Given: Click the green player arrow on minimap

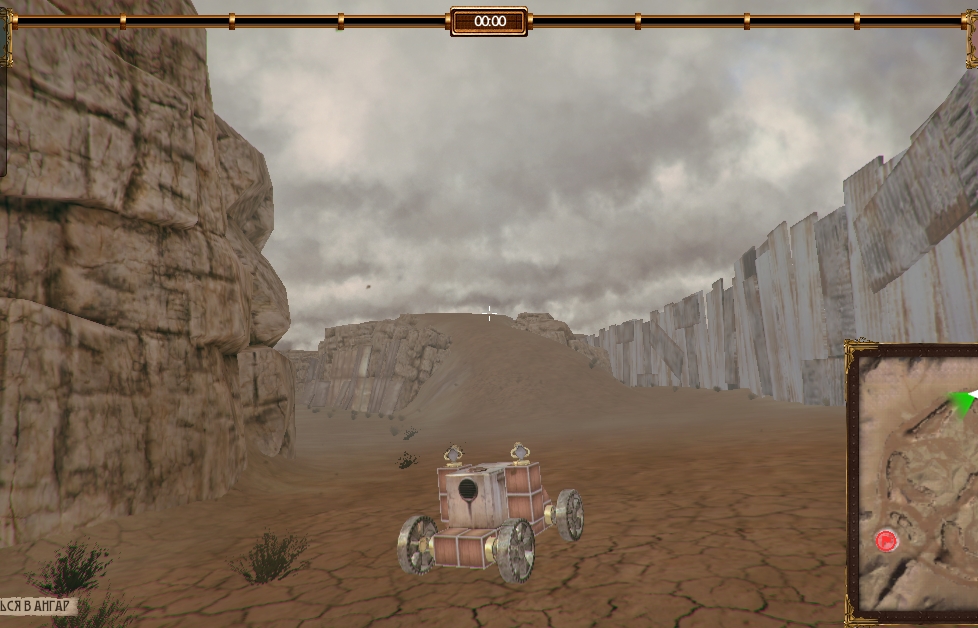Looking at the screenshot, I should 964,402.
